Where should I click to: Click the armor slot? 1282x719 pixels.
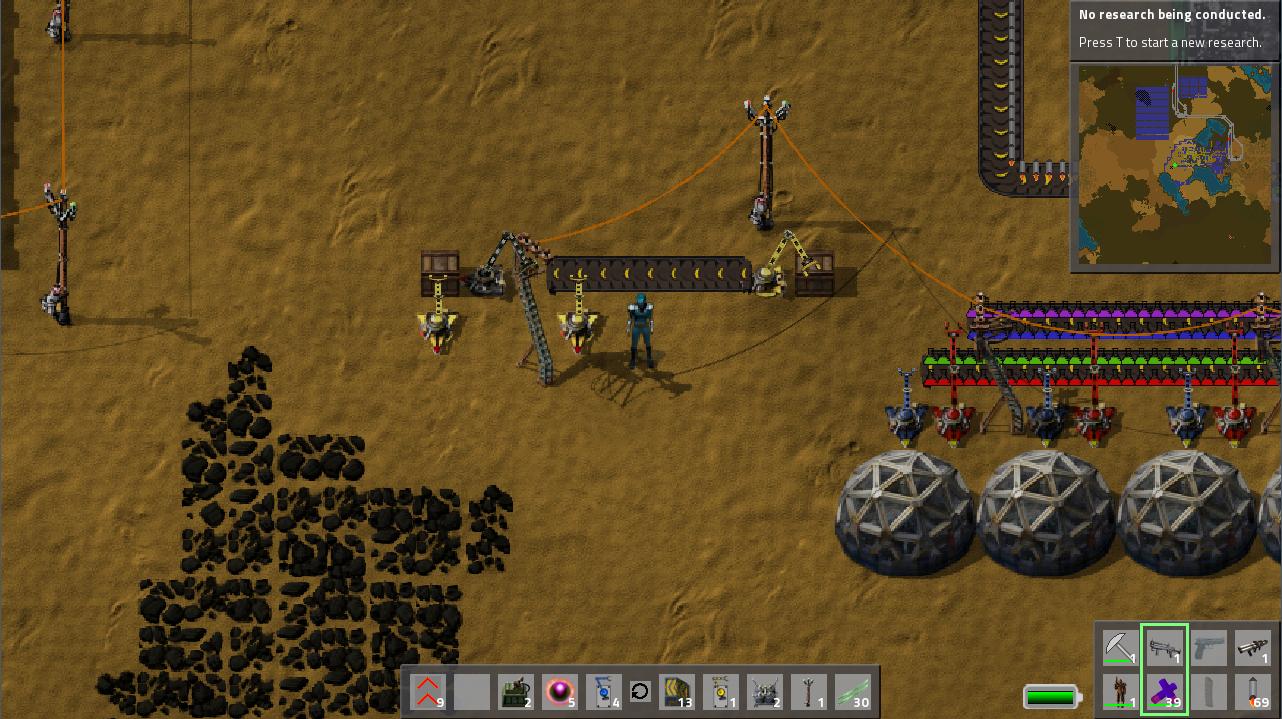tap(1121, 692)
